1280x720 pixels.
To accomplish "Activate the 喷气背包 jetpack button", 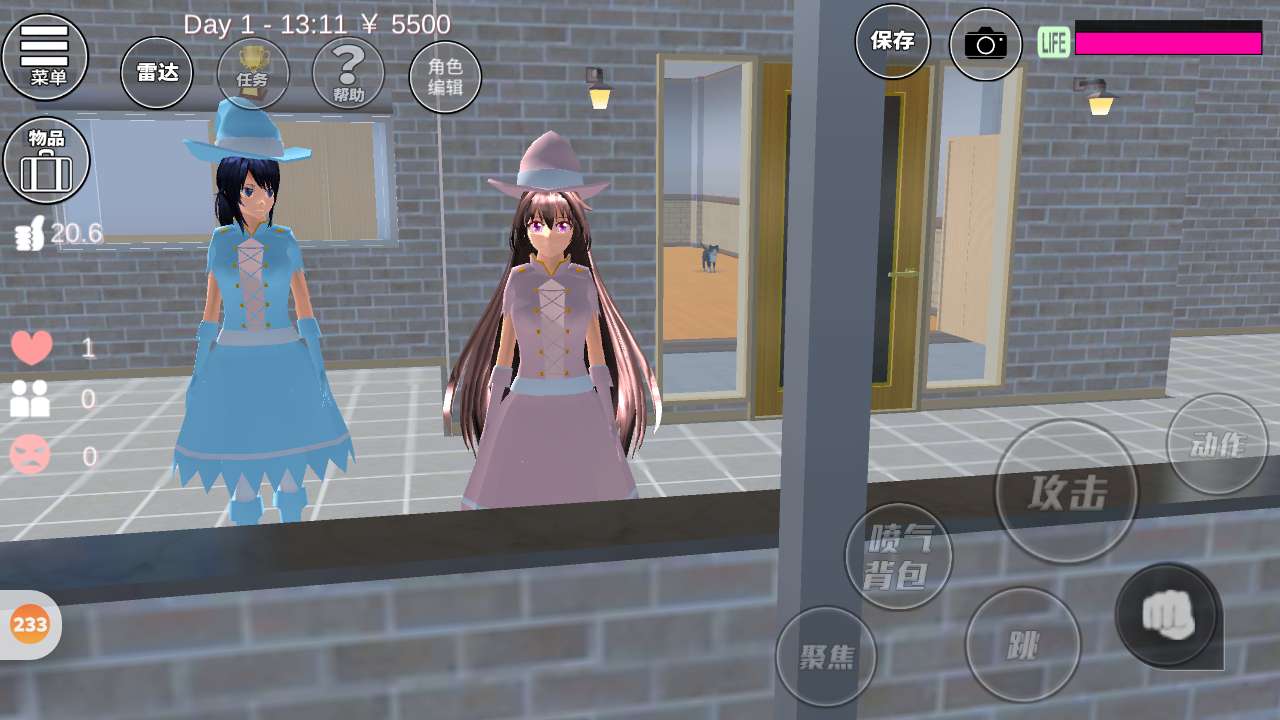I will click(x=898, y=556).
